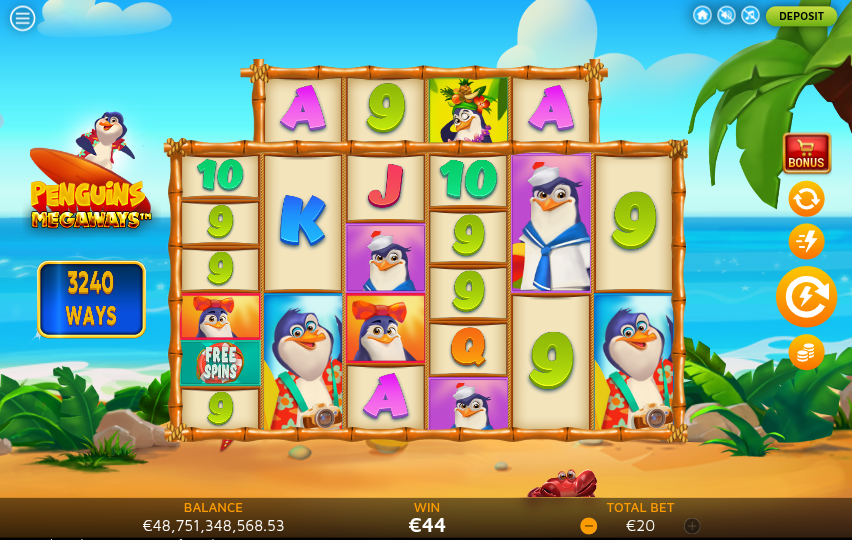Activate the lightning bolt turbo mode
This screenshot has height=540, width=852.
pyautogui.click(x=806, y=241)
